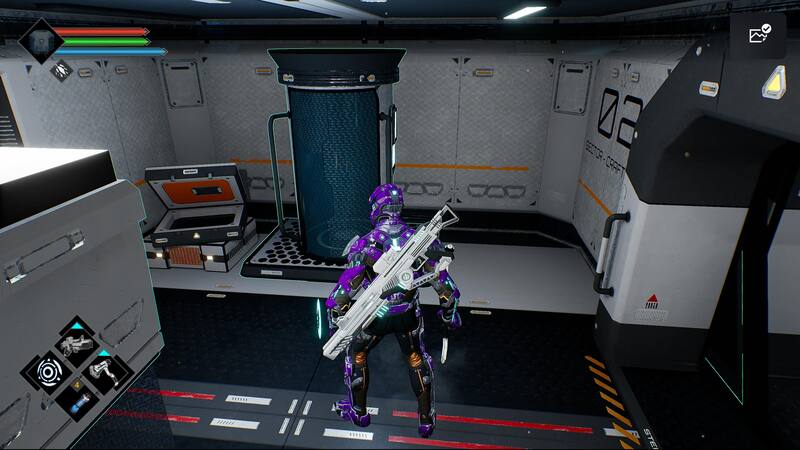Screen dimensions: 800x450
Task: Open the screenshot saved notification
Action: 758,35
